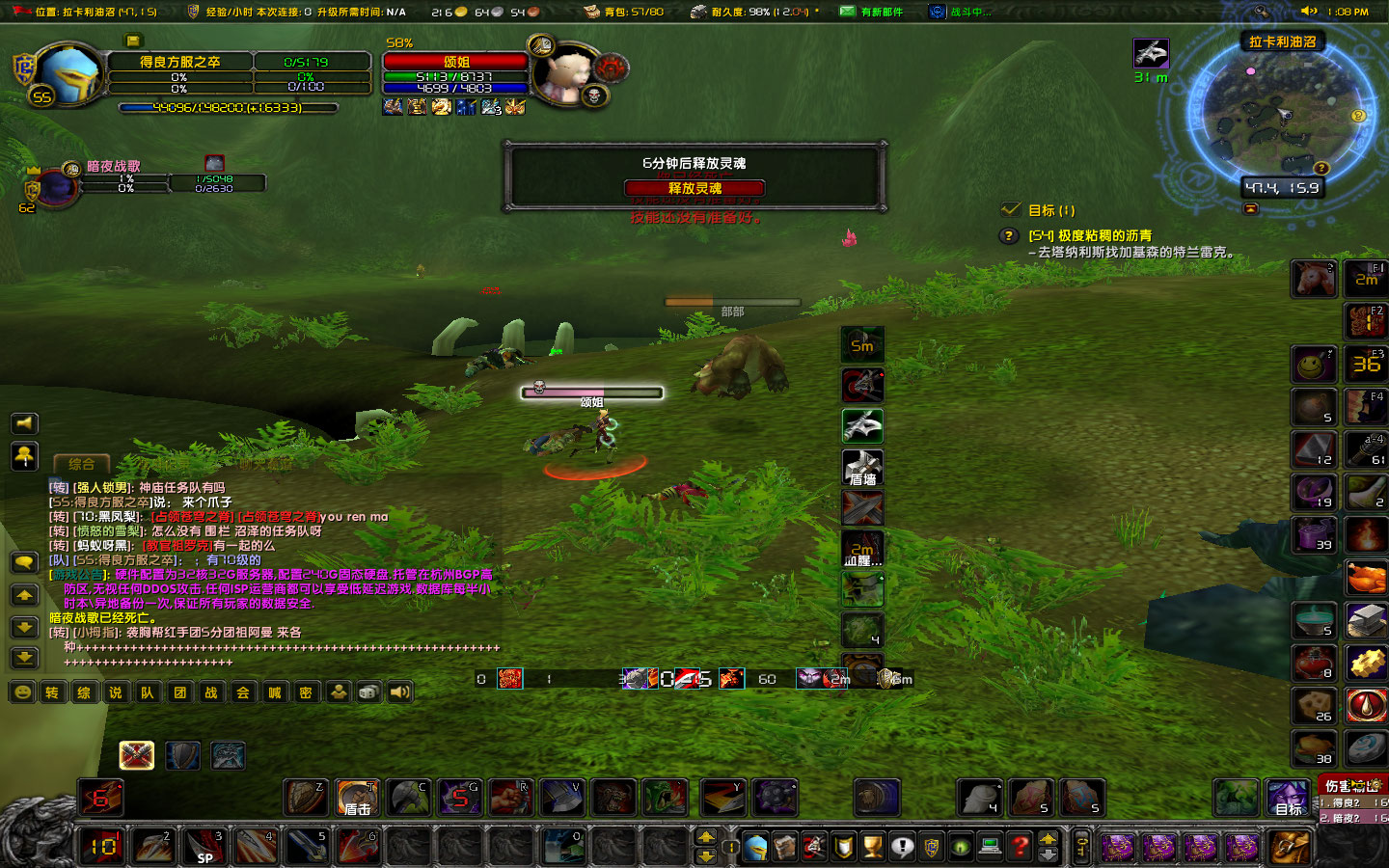
Task: Open dungeon finder via the green eye icon
Action: click(x=959, y=845)
